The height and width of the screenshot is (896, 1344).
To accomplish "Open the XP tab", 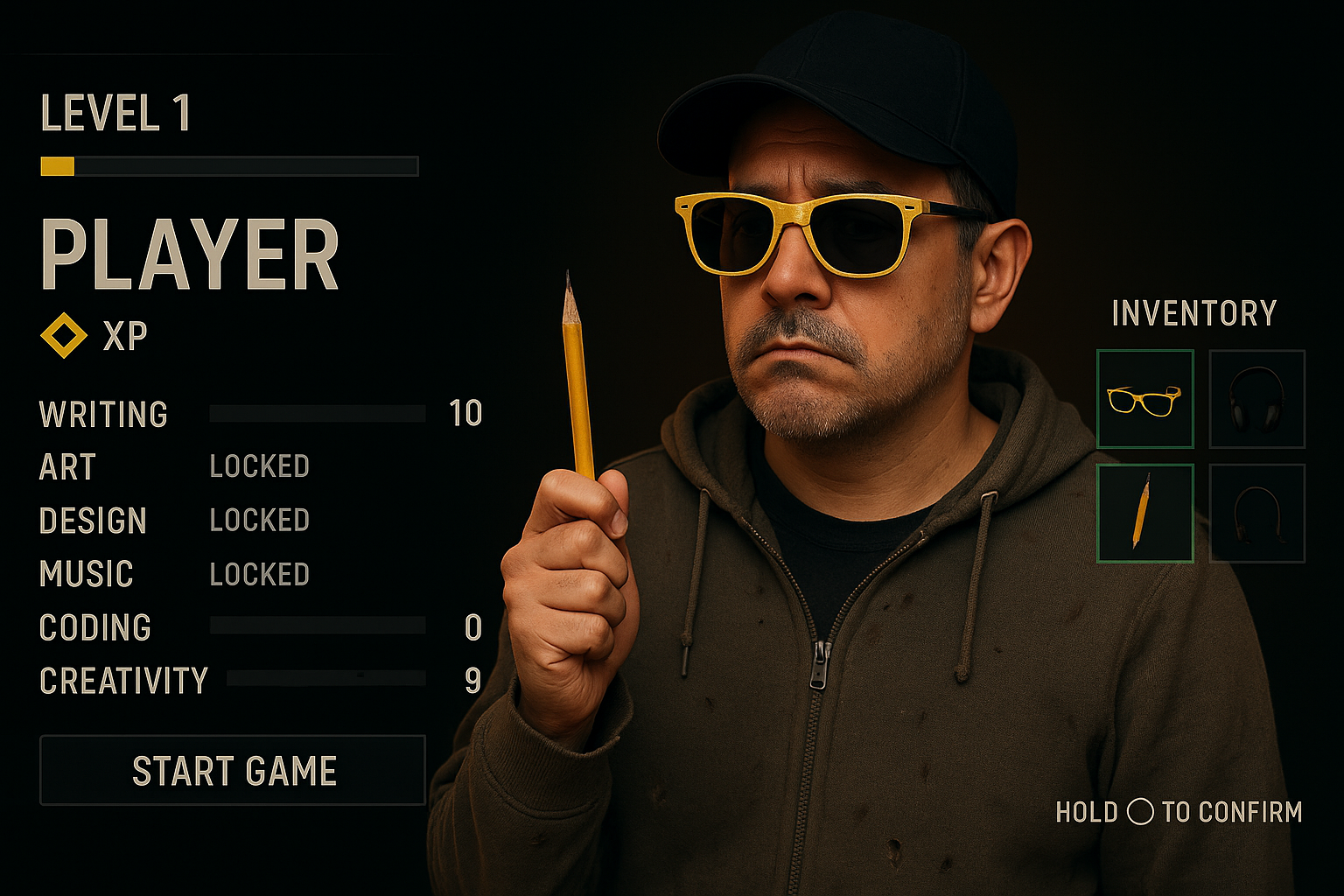I will pos(125,334).
